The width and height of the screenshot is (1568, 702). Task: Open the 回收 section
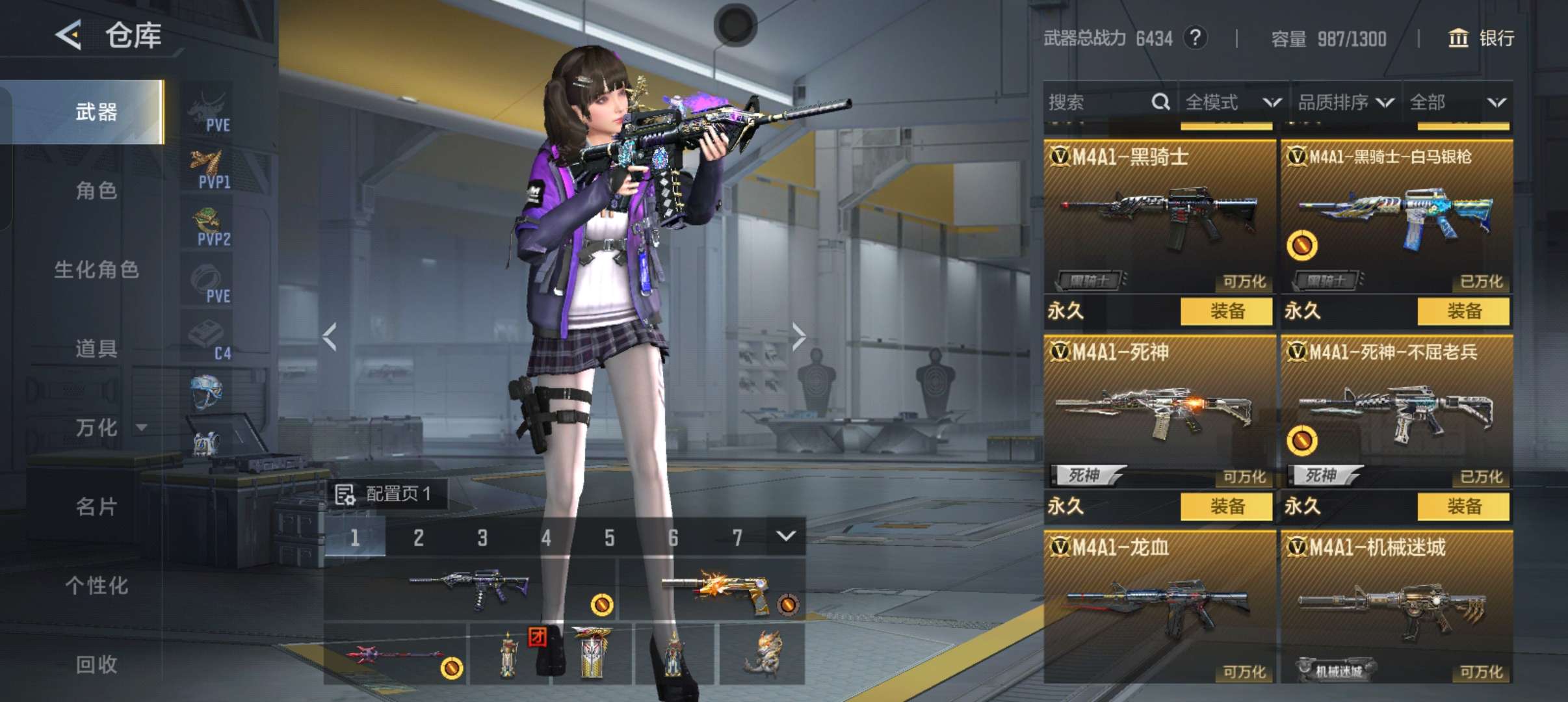tap(96, 664)
